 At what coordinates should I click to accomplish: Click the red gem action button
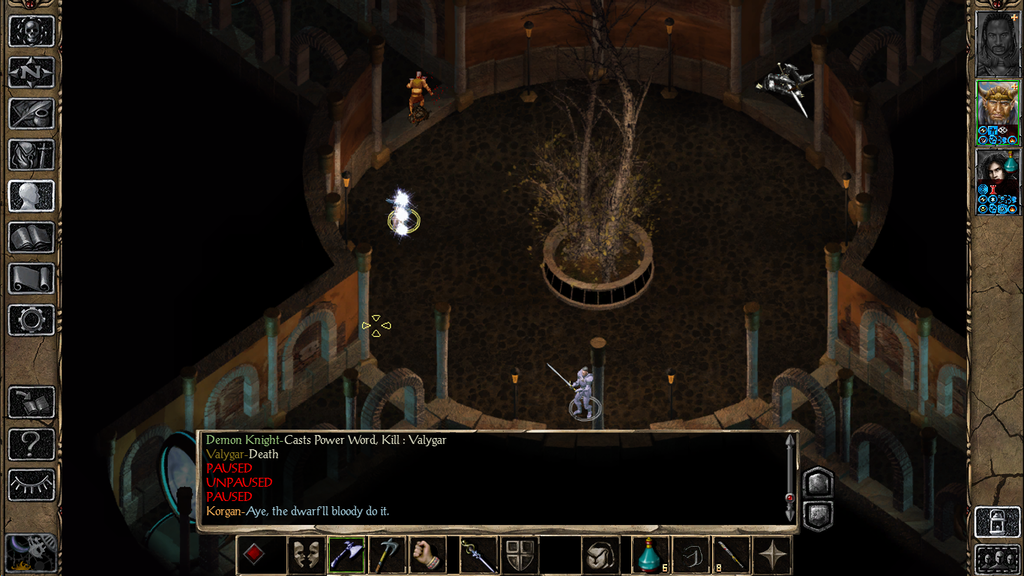pyautogui.click(x=256, y=555)
